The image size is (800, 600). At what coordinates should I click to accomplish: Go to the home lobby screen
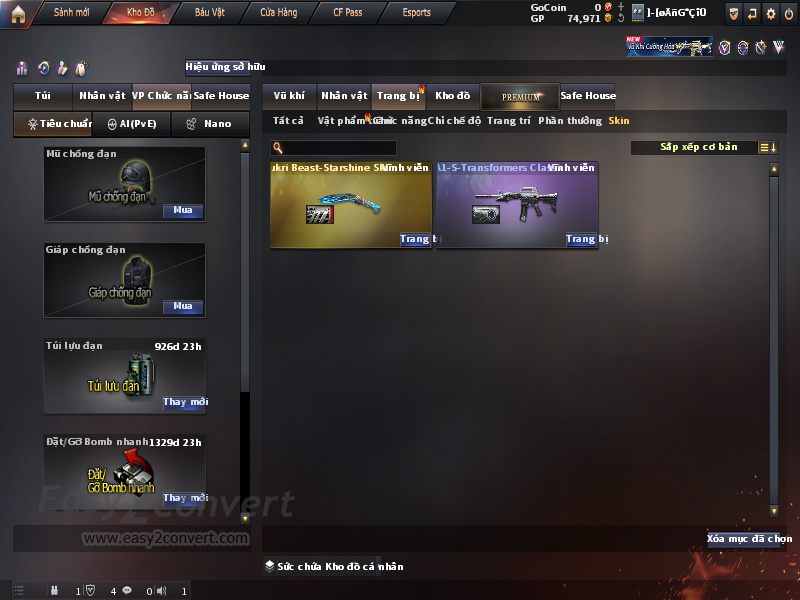(18, 13)
